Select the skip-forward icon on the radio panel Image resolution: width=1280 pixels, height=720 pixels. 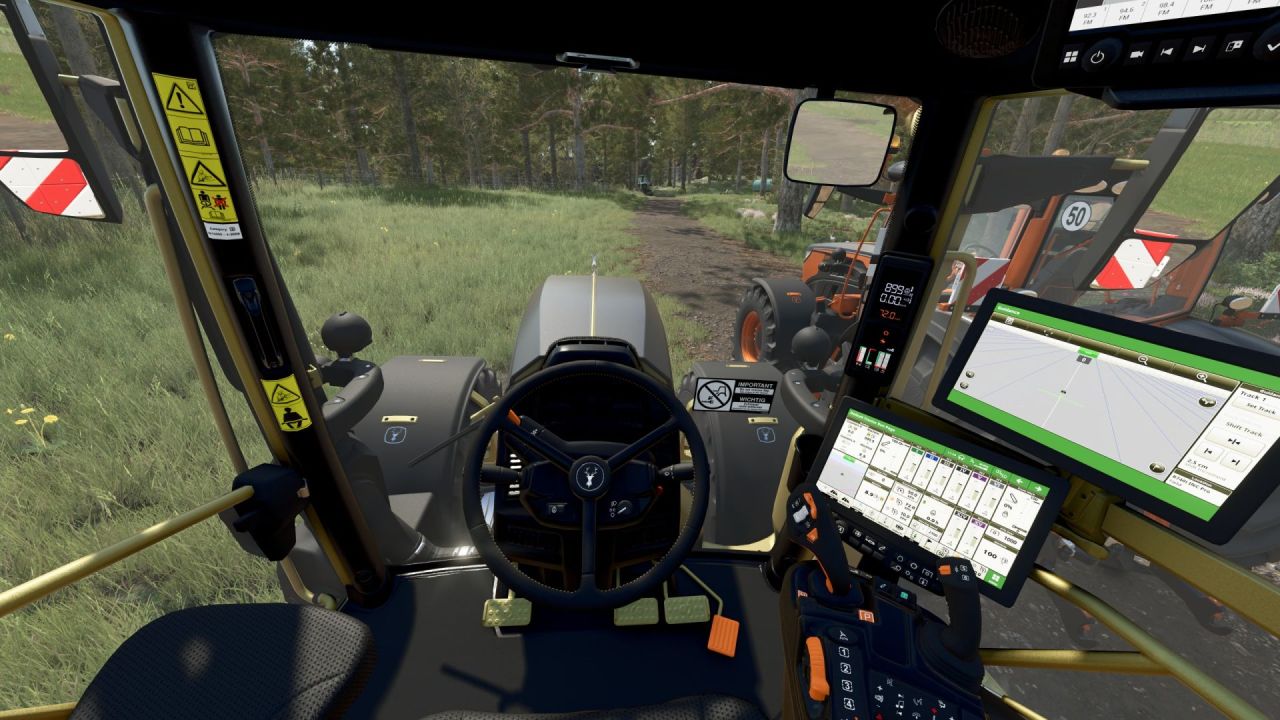tap(1200, 47)
